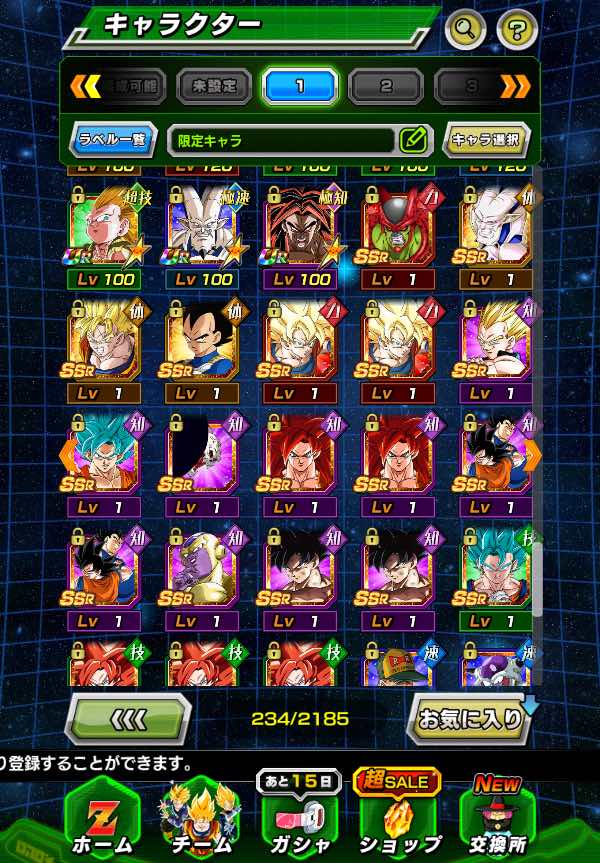Open the ショップ shop menu
The height and width of the screenshot is (863, 600).
(398, 816)
